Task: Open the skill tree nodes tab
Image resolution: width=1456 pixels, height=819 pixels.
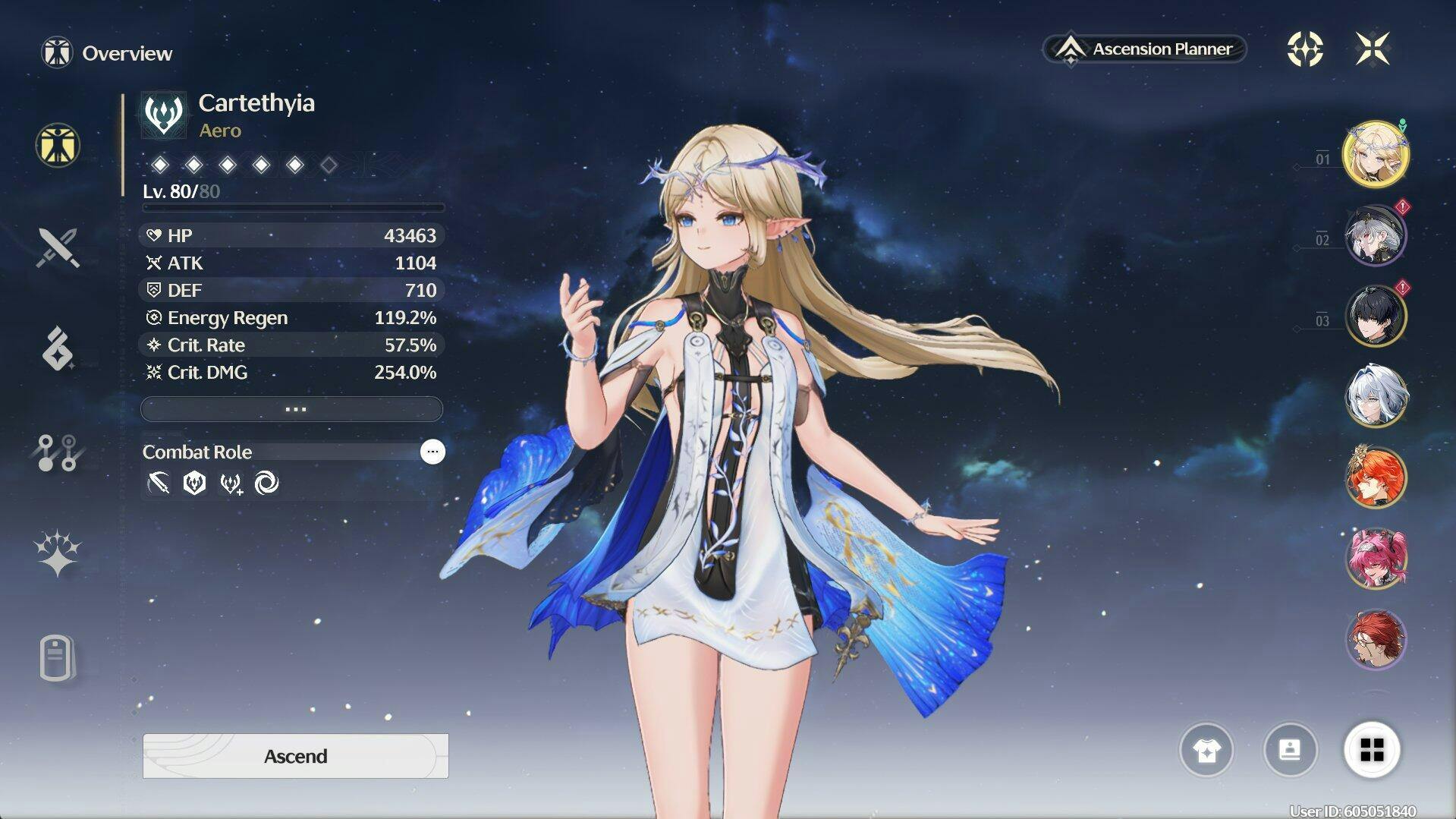Action: point(58,452)
